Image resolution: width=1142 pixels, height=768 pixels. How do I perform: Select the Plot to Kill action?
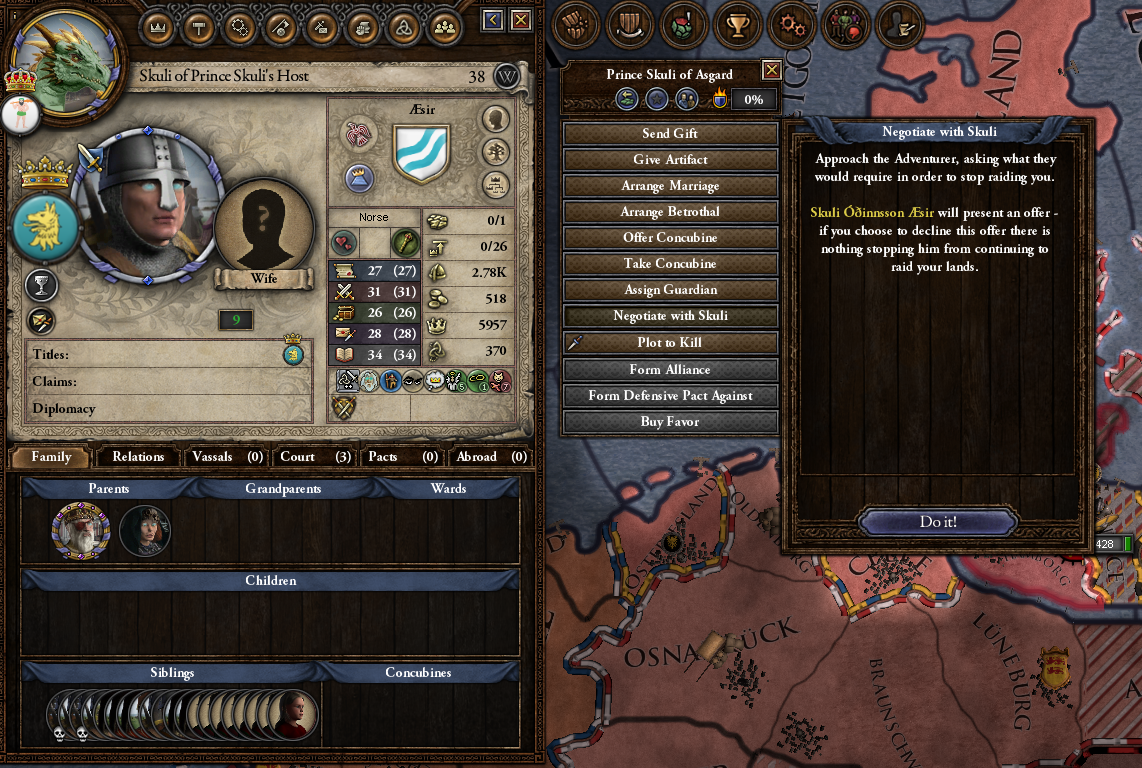point(670,342)
